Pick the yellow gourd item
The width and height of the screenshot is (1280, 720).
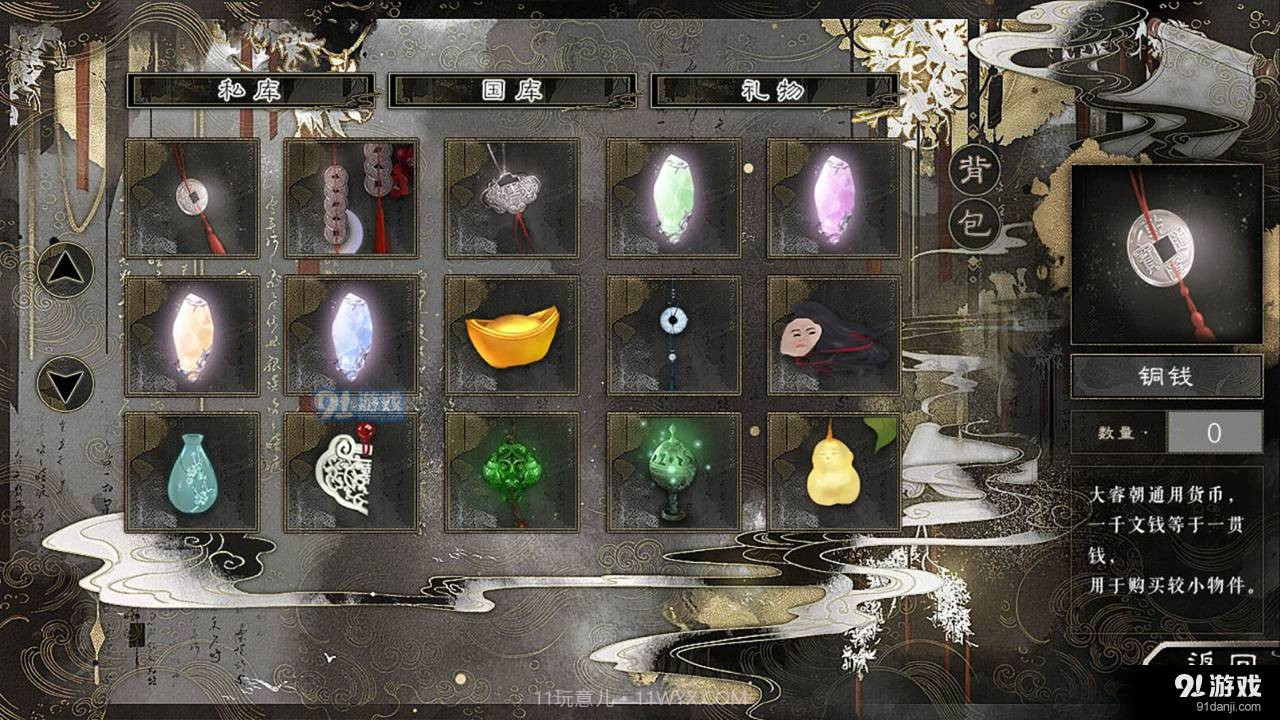834,472
